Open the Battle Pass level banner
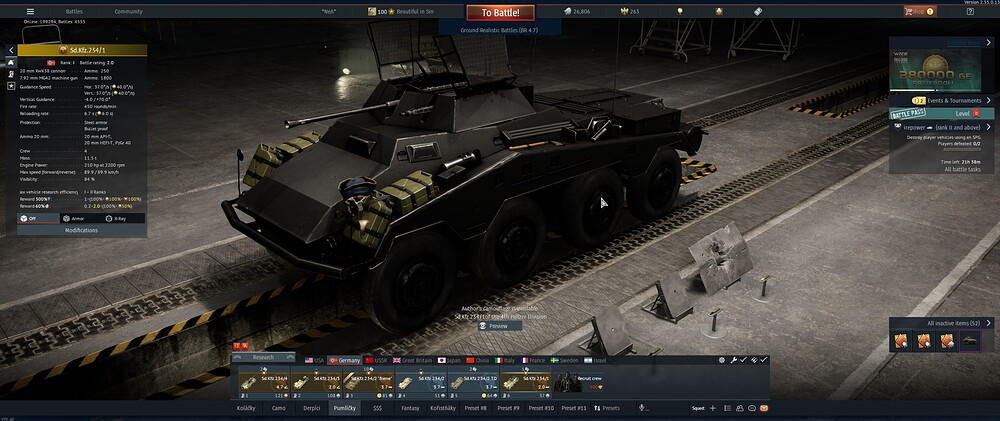1000x421 pixels. point(940,114)
